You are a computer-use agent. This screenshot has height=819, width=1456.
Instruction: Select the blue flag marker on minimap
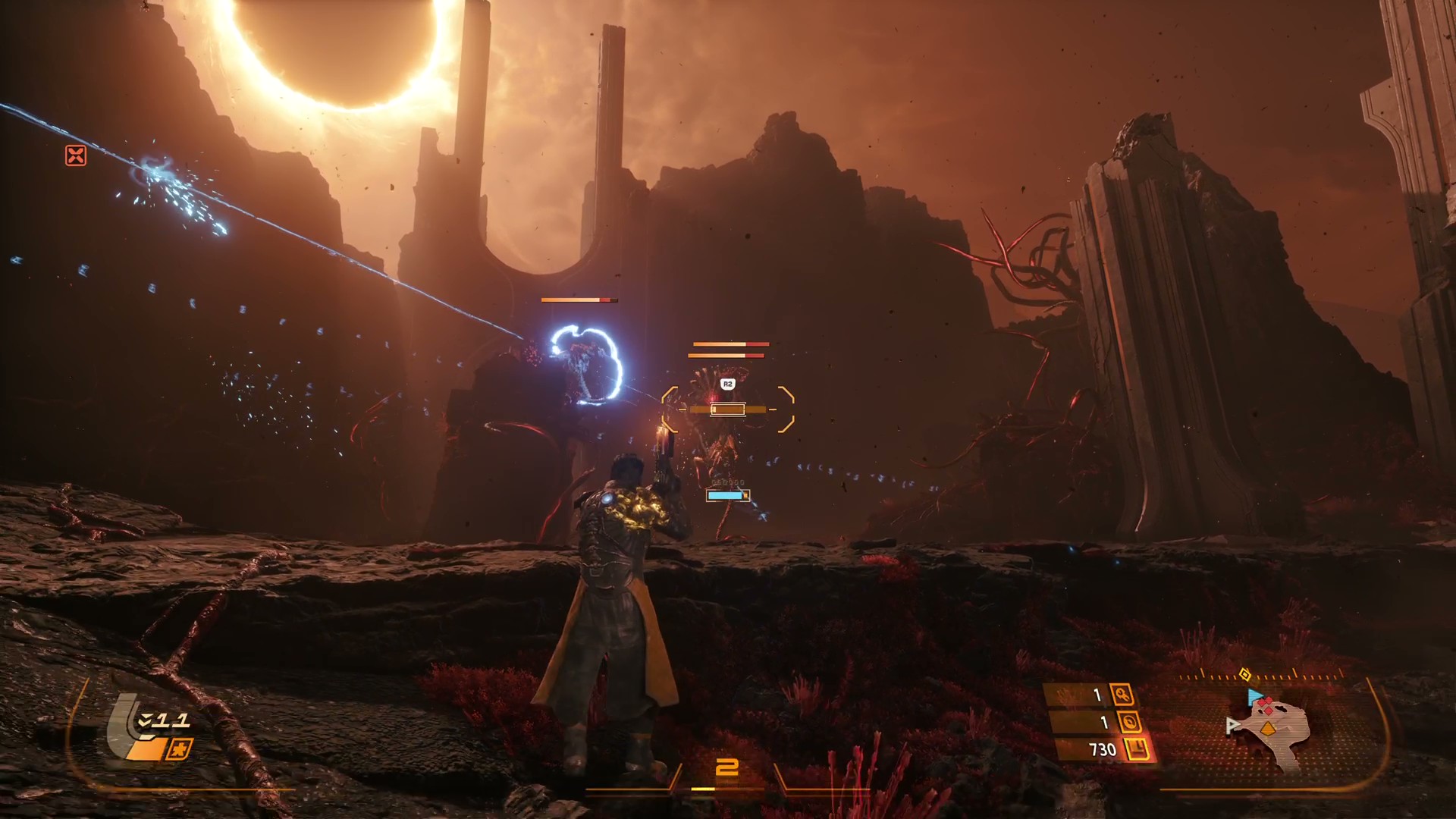point(1254,696)
